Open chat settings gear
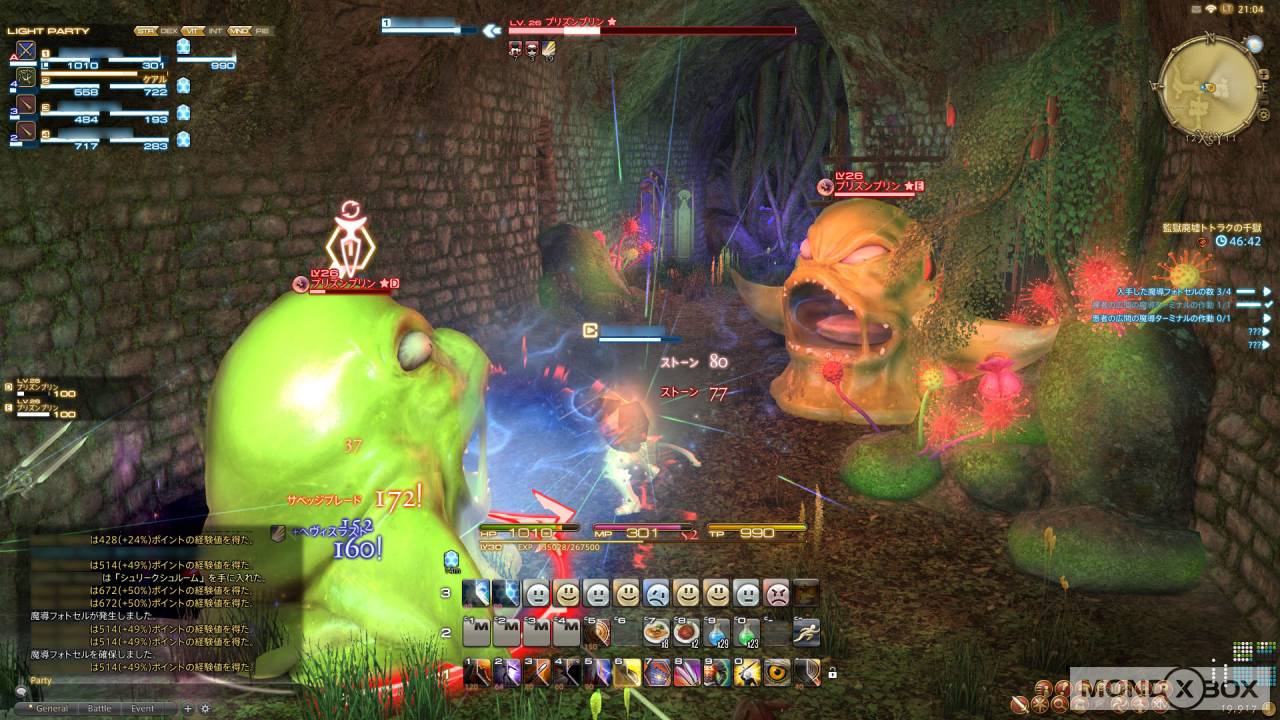Image resolution: width=1280 pixels, height=720 pixels. point(206,708)
